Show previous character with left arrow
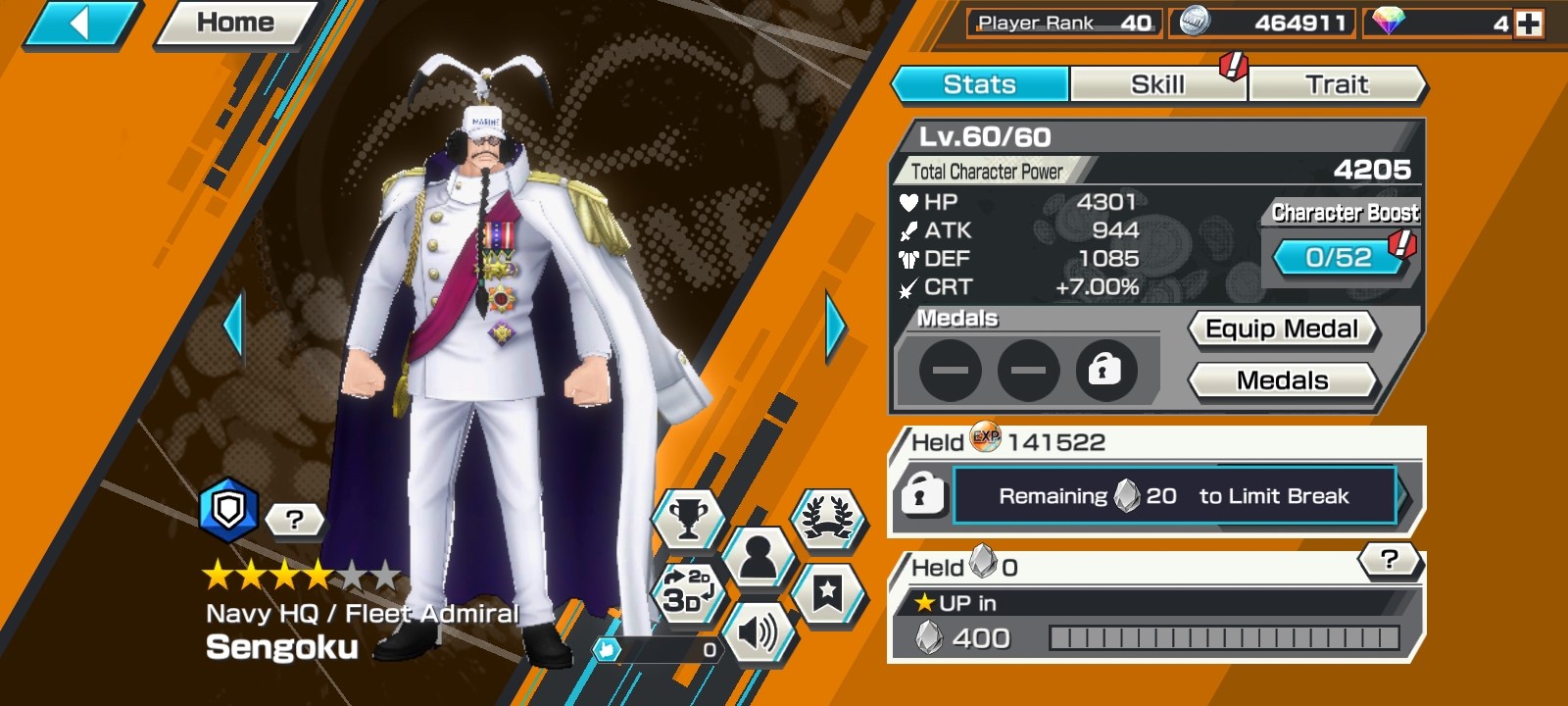Screen dimensions: 1568x706 tap(233, 326)
